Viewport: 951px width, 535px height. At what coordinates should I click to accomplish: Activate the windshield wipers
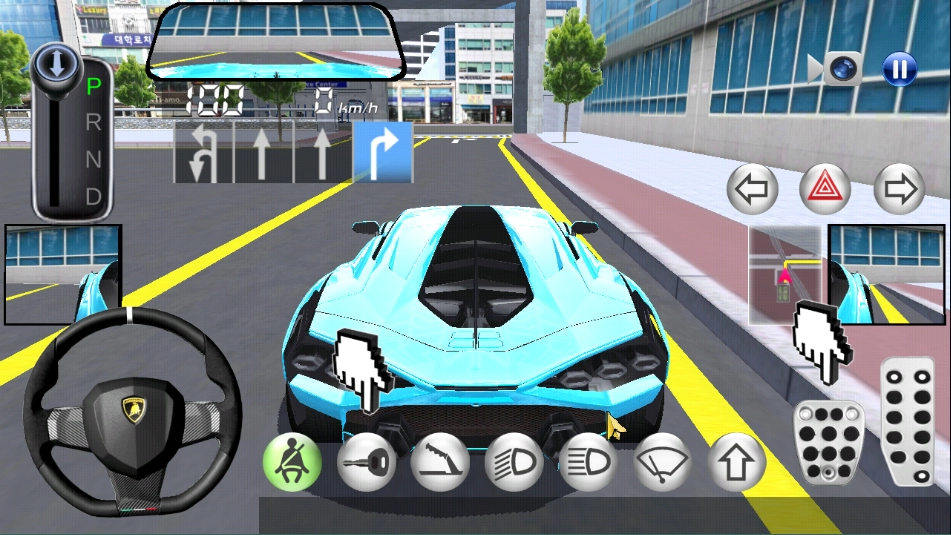[663, 462]
